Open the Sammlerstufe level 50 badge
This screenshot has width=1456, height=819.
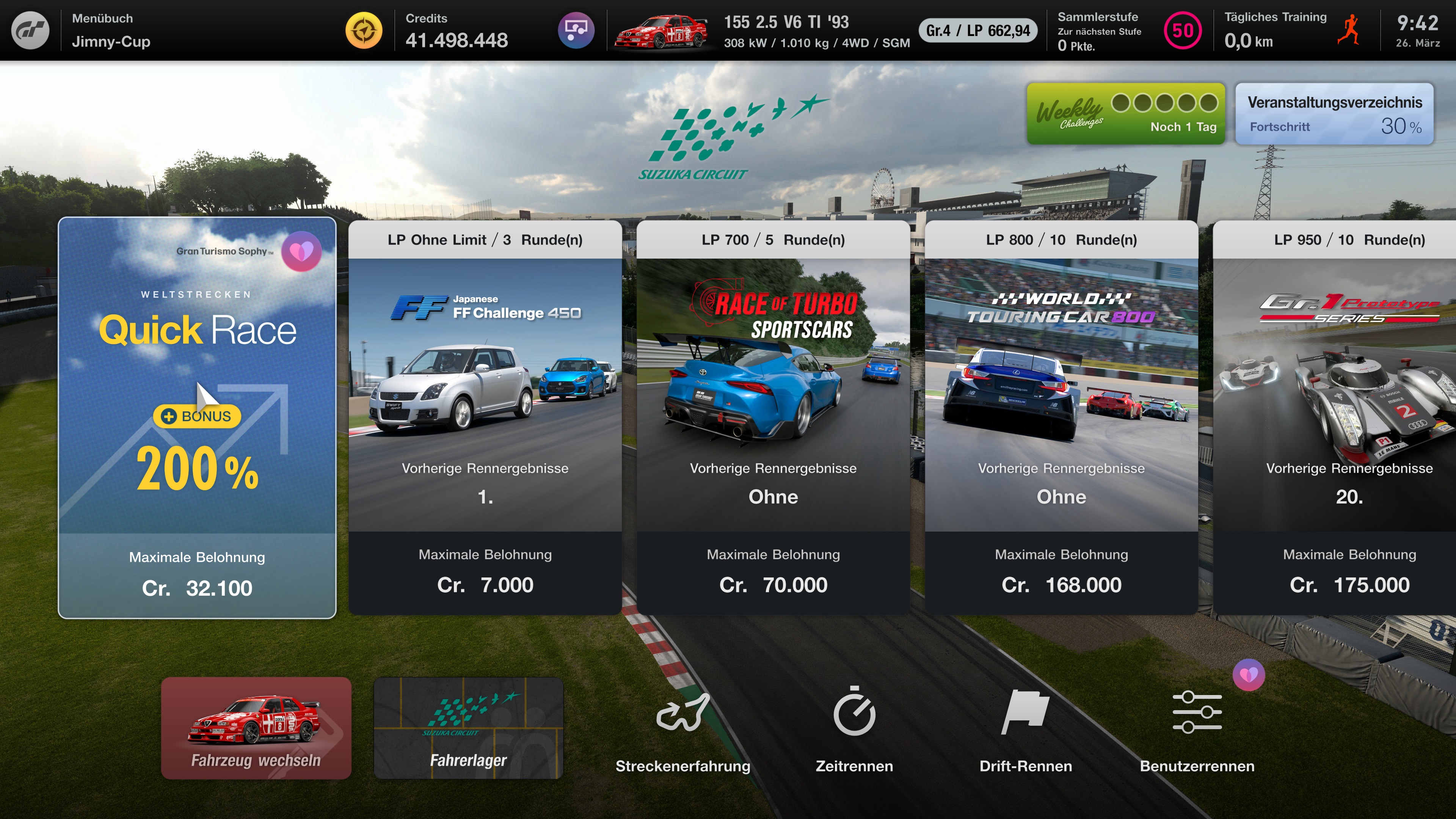pos(1183,30)
